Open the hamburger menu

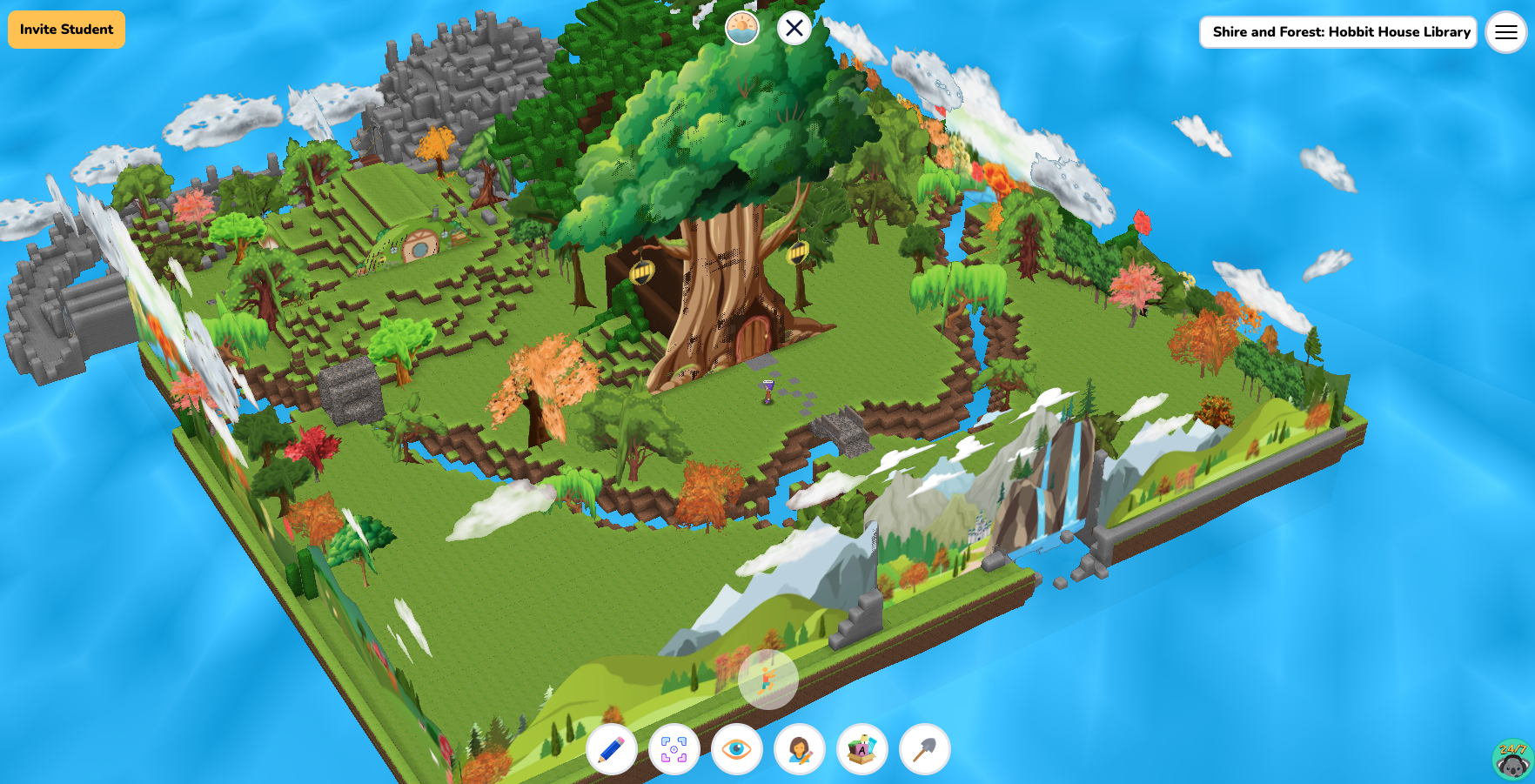(x=1505, y=32)
